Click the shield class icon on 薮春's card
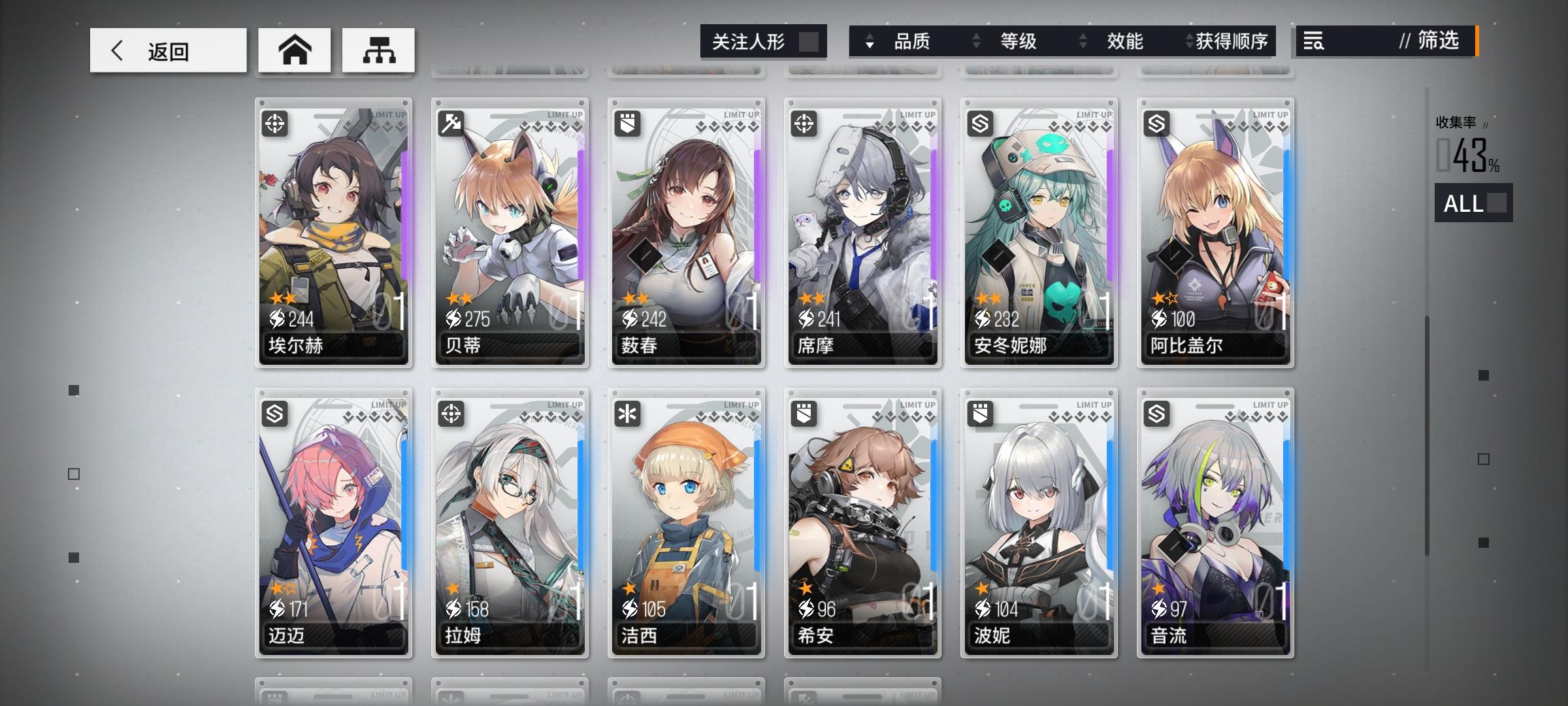The image size is (1568, 706). pos(628,124)
